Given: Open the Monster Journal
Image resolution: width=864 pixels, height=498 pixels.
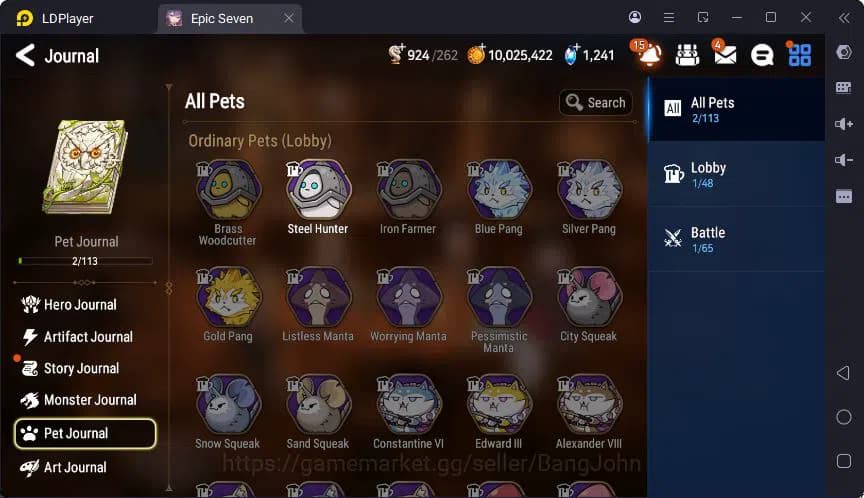Looking at the screenshot, I should click(x=90, y=400).
